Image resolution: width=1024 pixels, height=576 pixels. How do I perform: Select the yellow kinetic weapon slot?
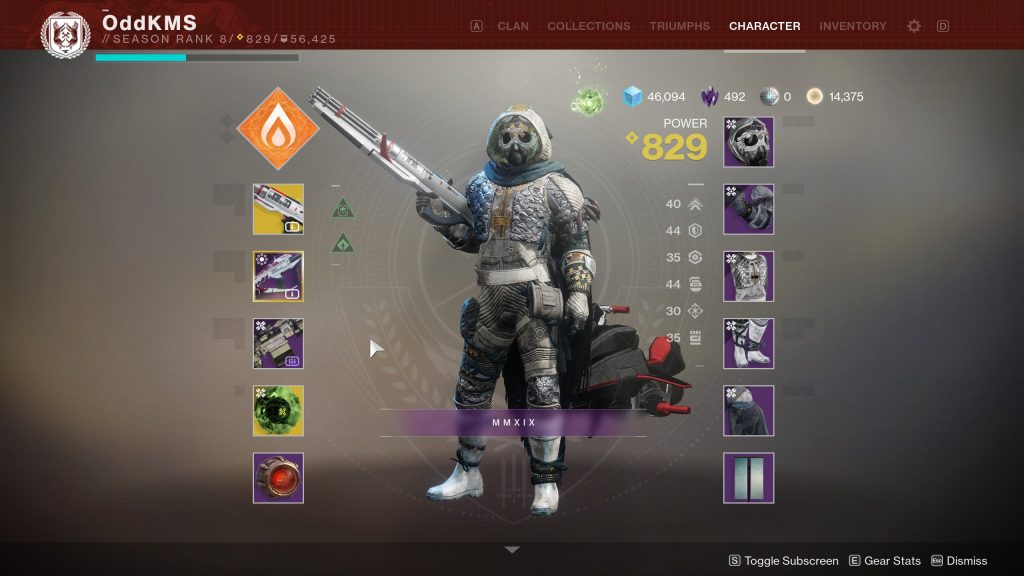tap(278, 209)
